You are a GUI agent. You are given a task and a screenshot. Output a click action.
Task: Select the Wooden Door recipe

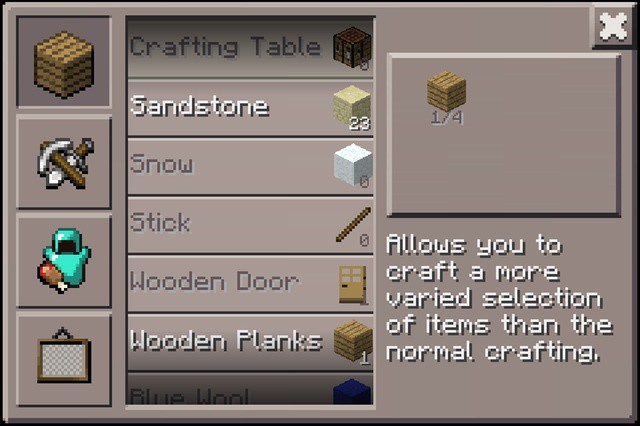coord(250,283)
